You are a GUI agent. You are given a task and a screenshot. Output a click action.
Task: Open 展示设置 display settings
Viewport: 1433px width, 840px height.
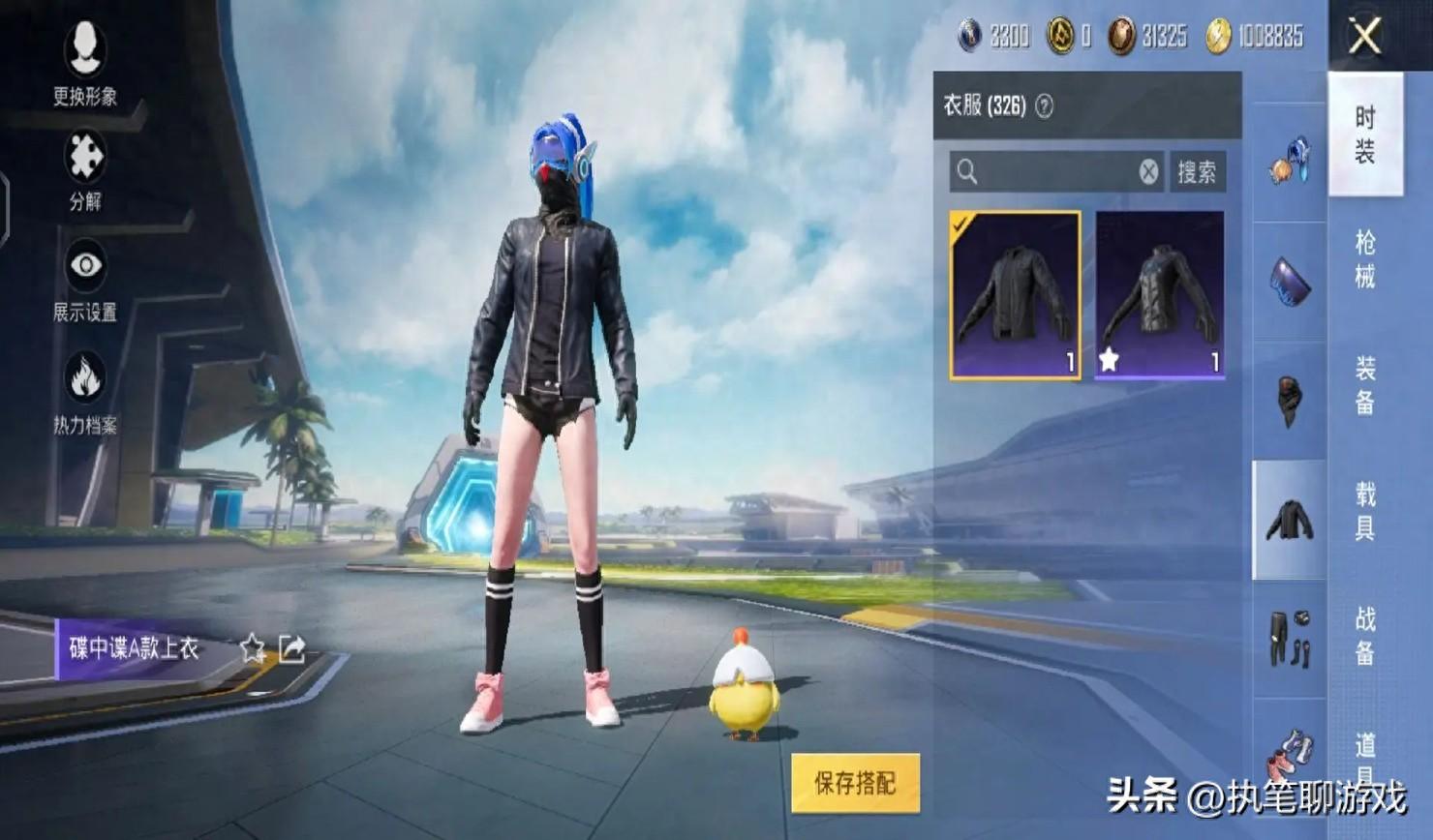pyautogui.click(x=85, y=279)
